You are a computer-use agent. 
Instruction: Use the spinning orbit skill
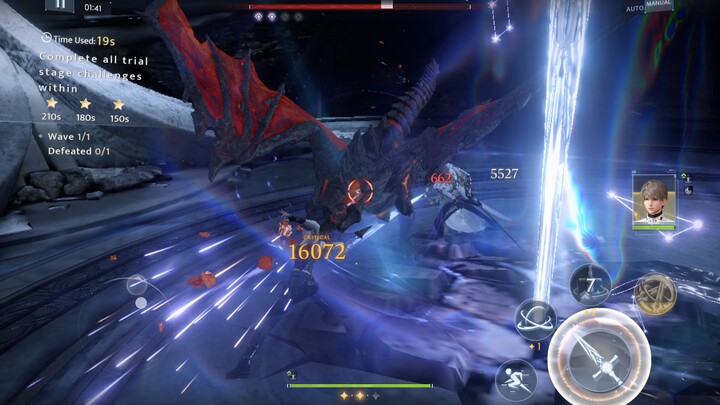[535, 321]
